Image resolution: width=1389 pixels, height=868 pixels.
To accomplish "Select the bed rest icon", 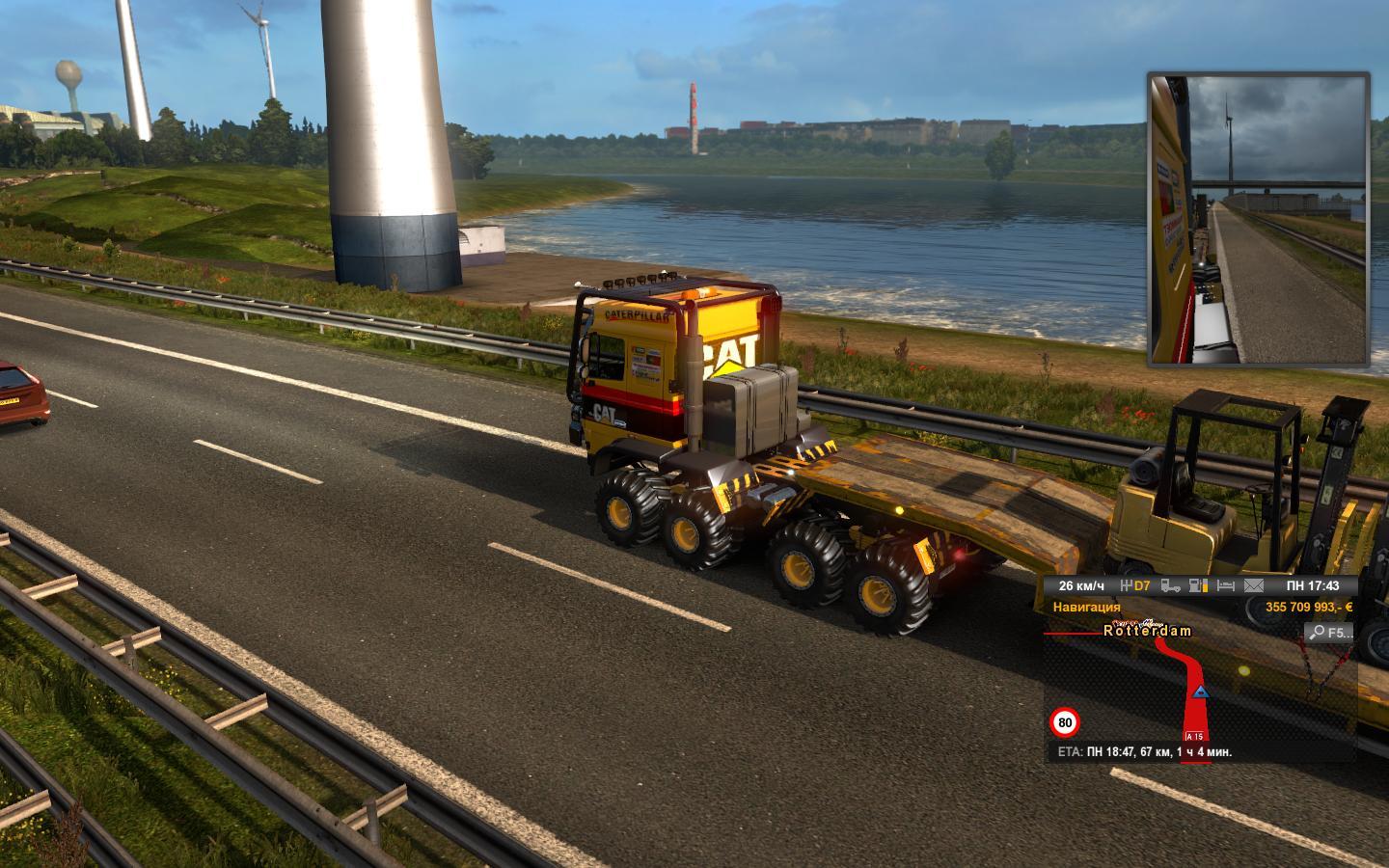I will (1226, 585).
